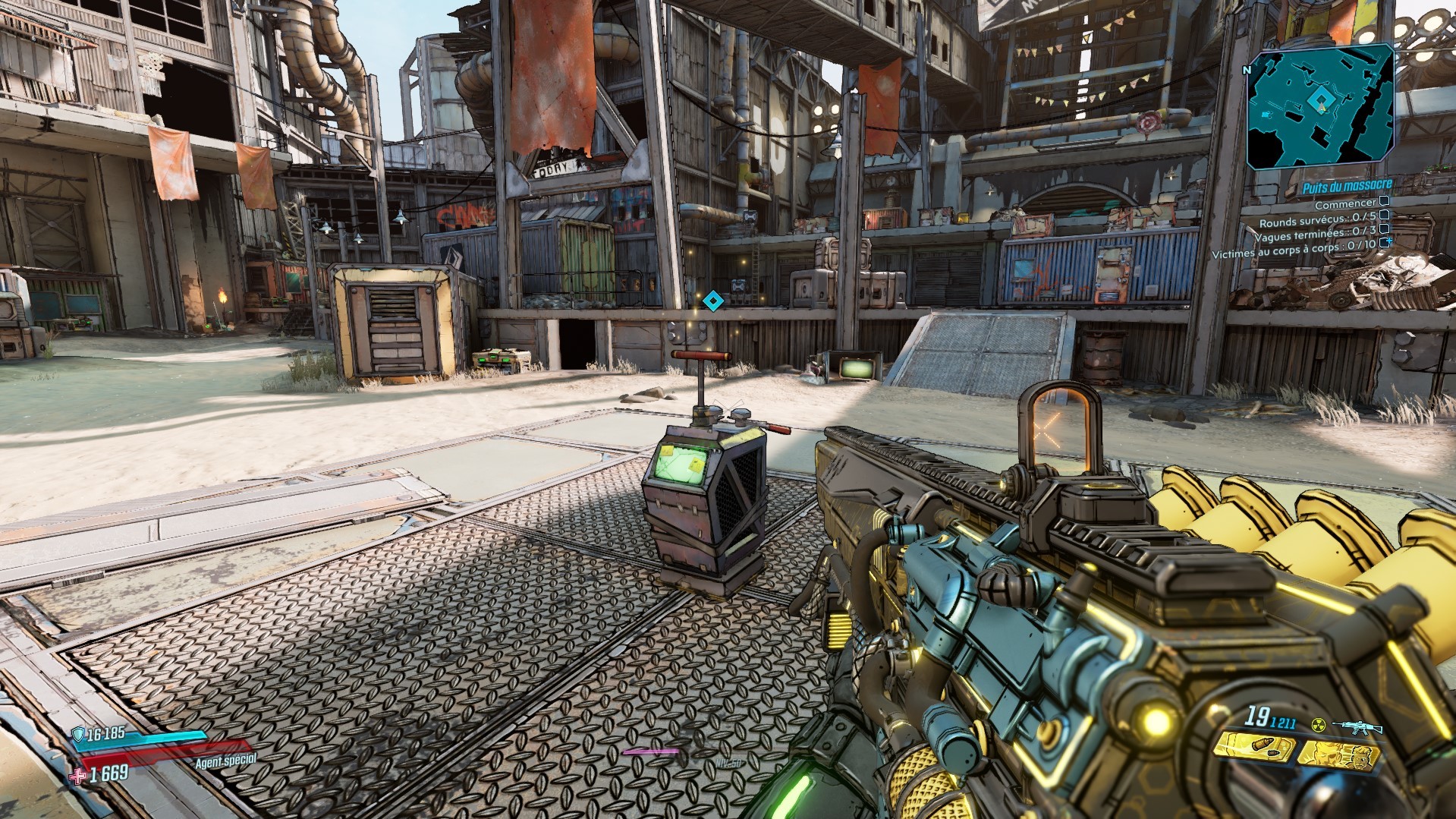This screenshot has width=1456, height=819.
Task: Select the blue diamond objective marker
Action: (712, 301)
